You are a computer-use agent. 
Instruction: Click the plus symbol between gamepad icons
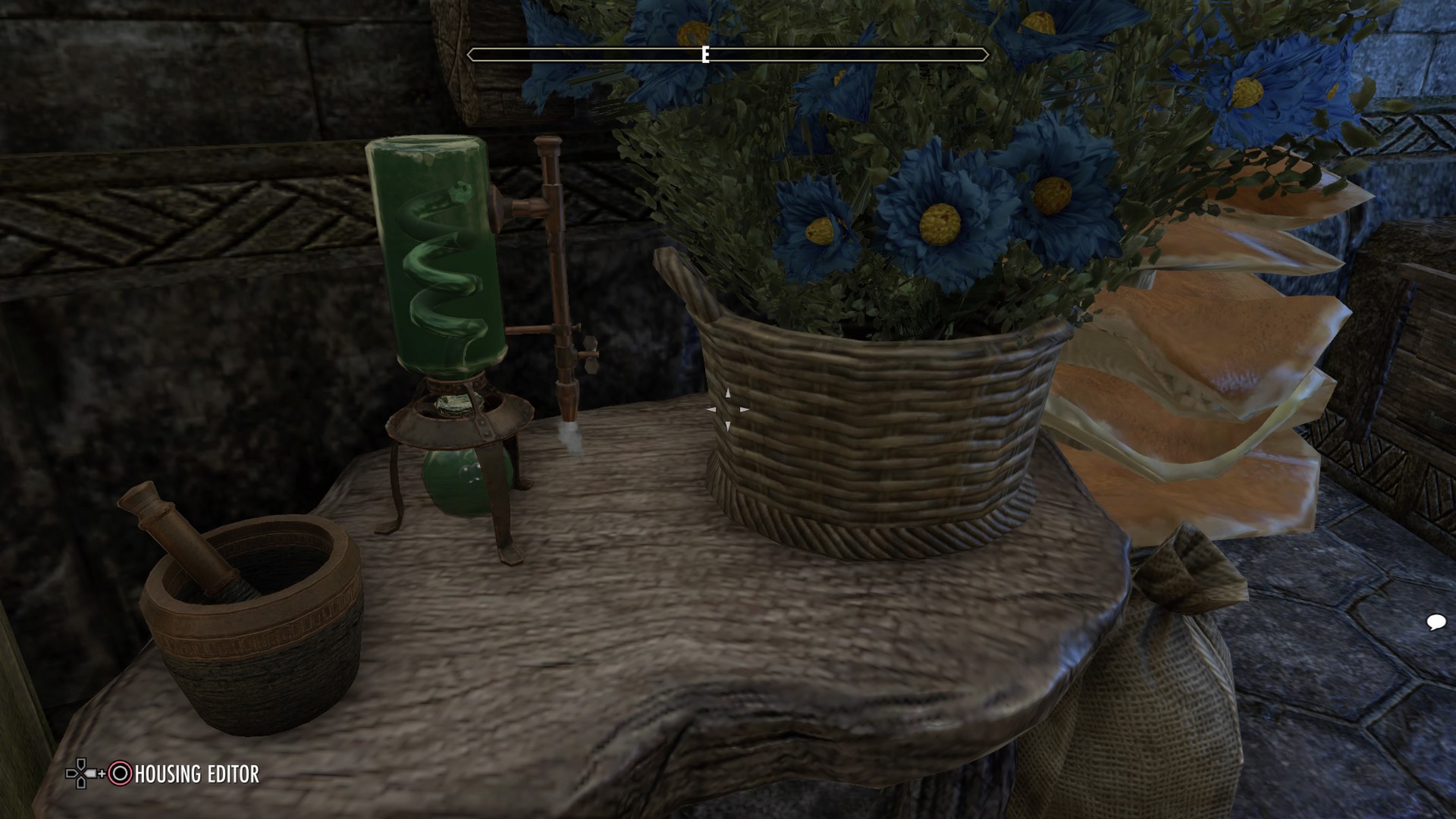102,774
